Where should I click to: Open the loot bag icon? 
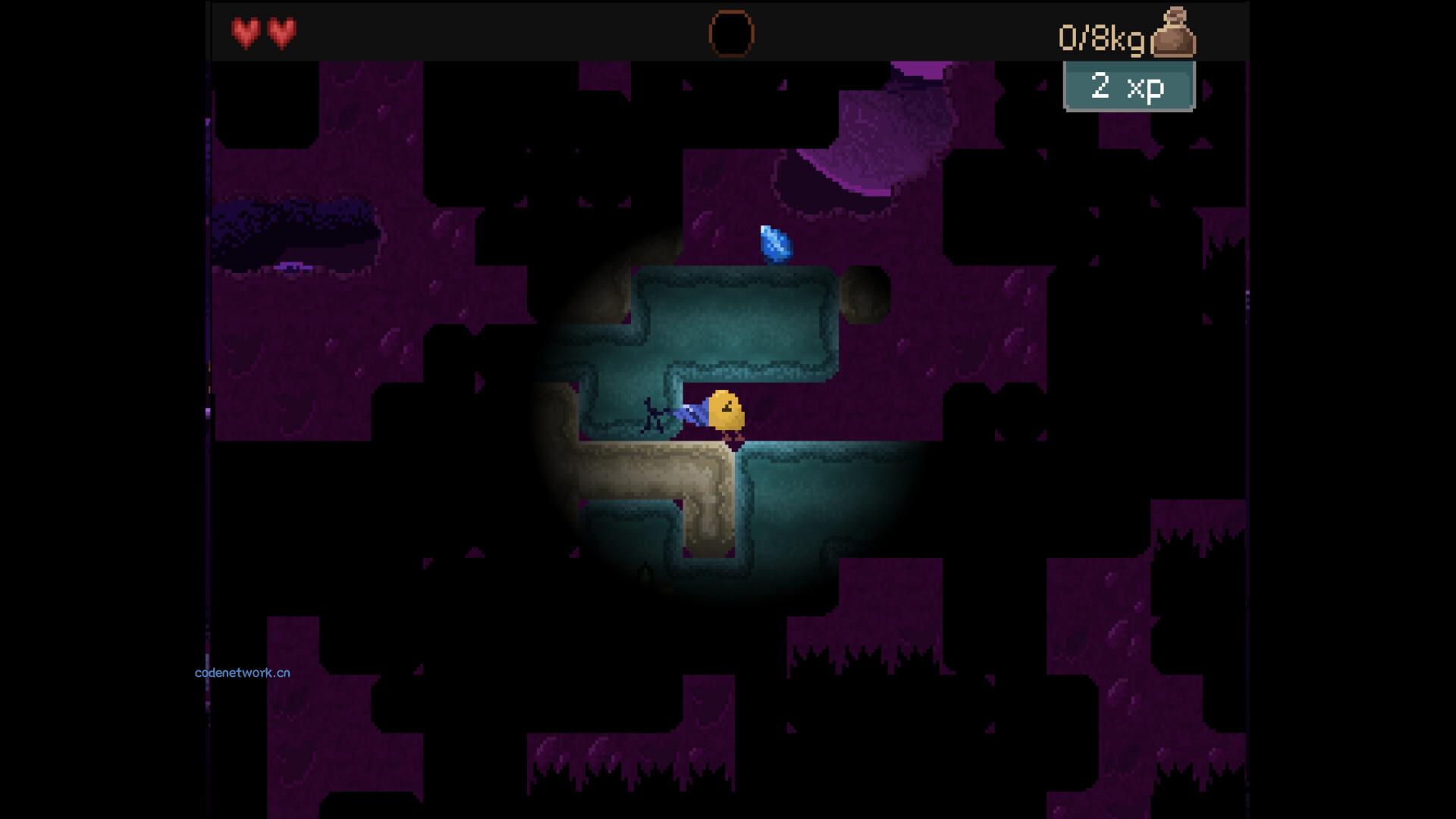point(1173,33)
